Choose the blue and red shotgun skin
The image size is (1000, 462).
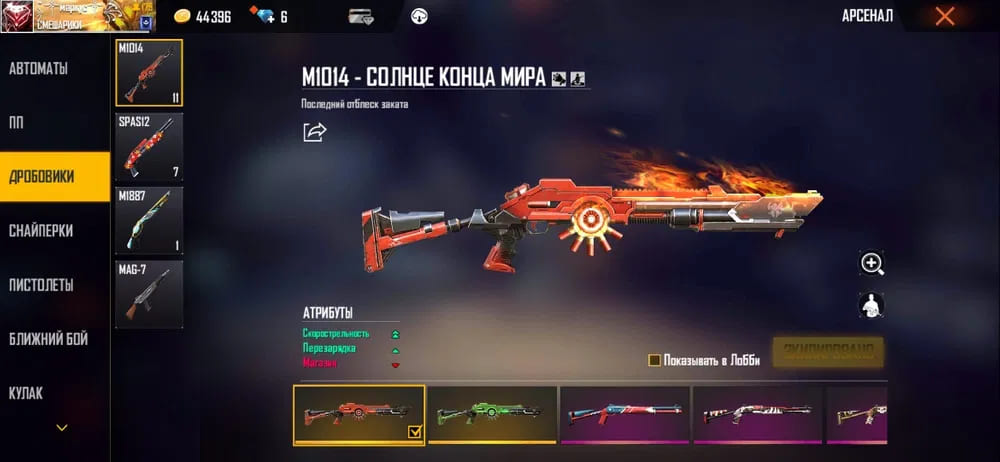point(624,413)
